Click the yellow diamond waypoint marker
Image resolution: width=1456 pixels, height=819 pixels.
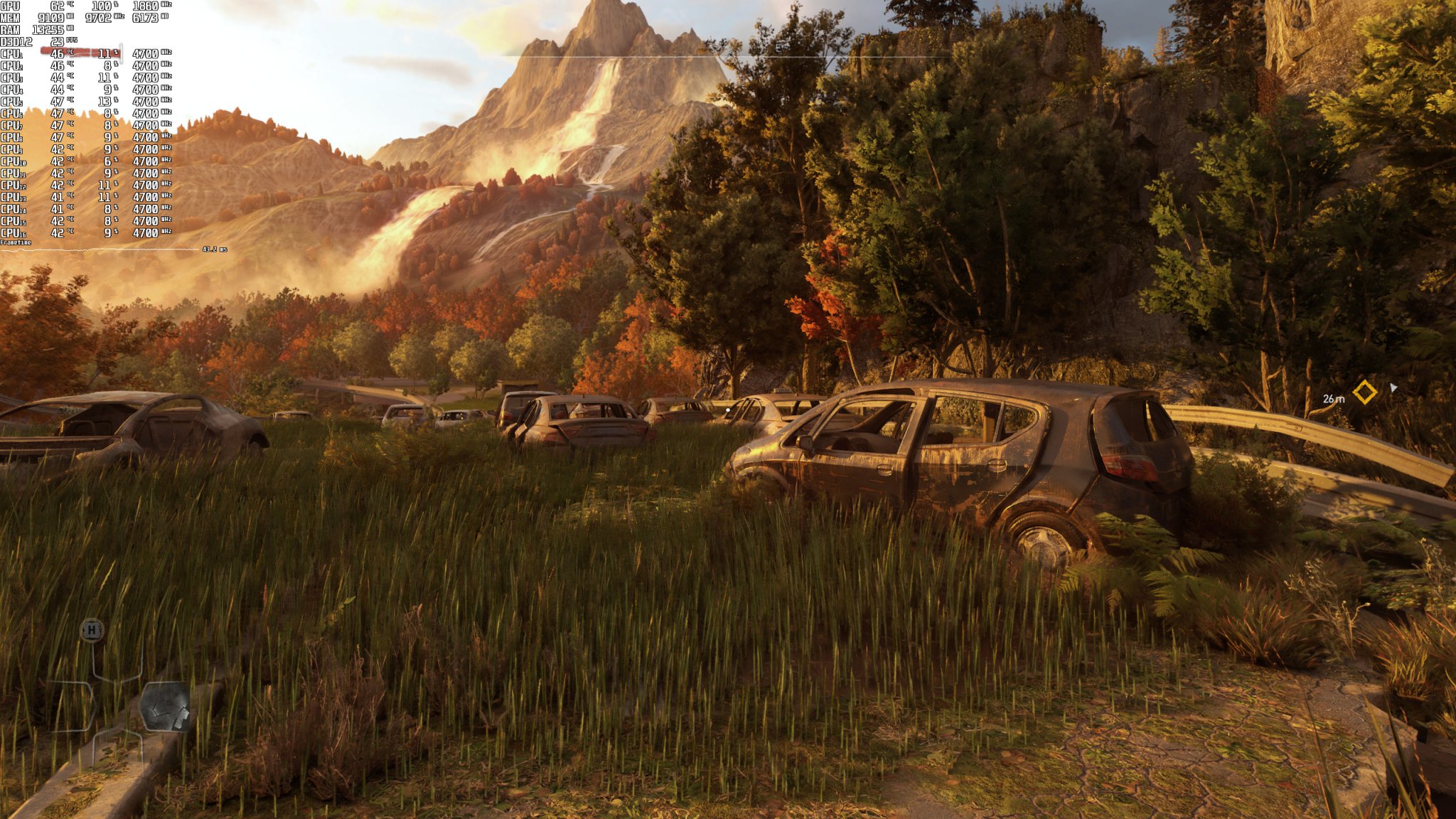point(1364,391)
